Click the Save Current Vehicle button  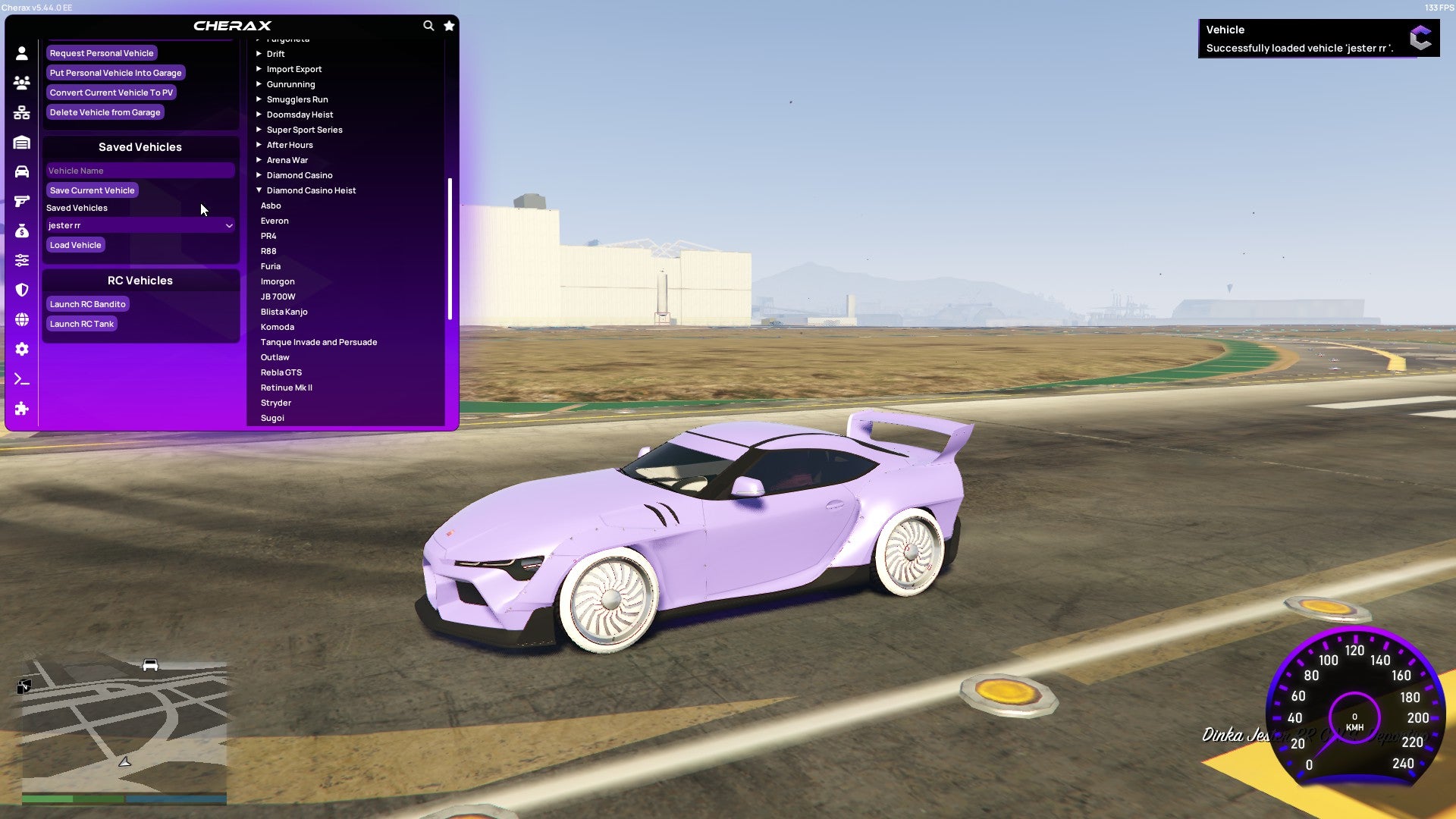pos(92,190)
